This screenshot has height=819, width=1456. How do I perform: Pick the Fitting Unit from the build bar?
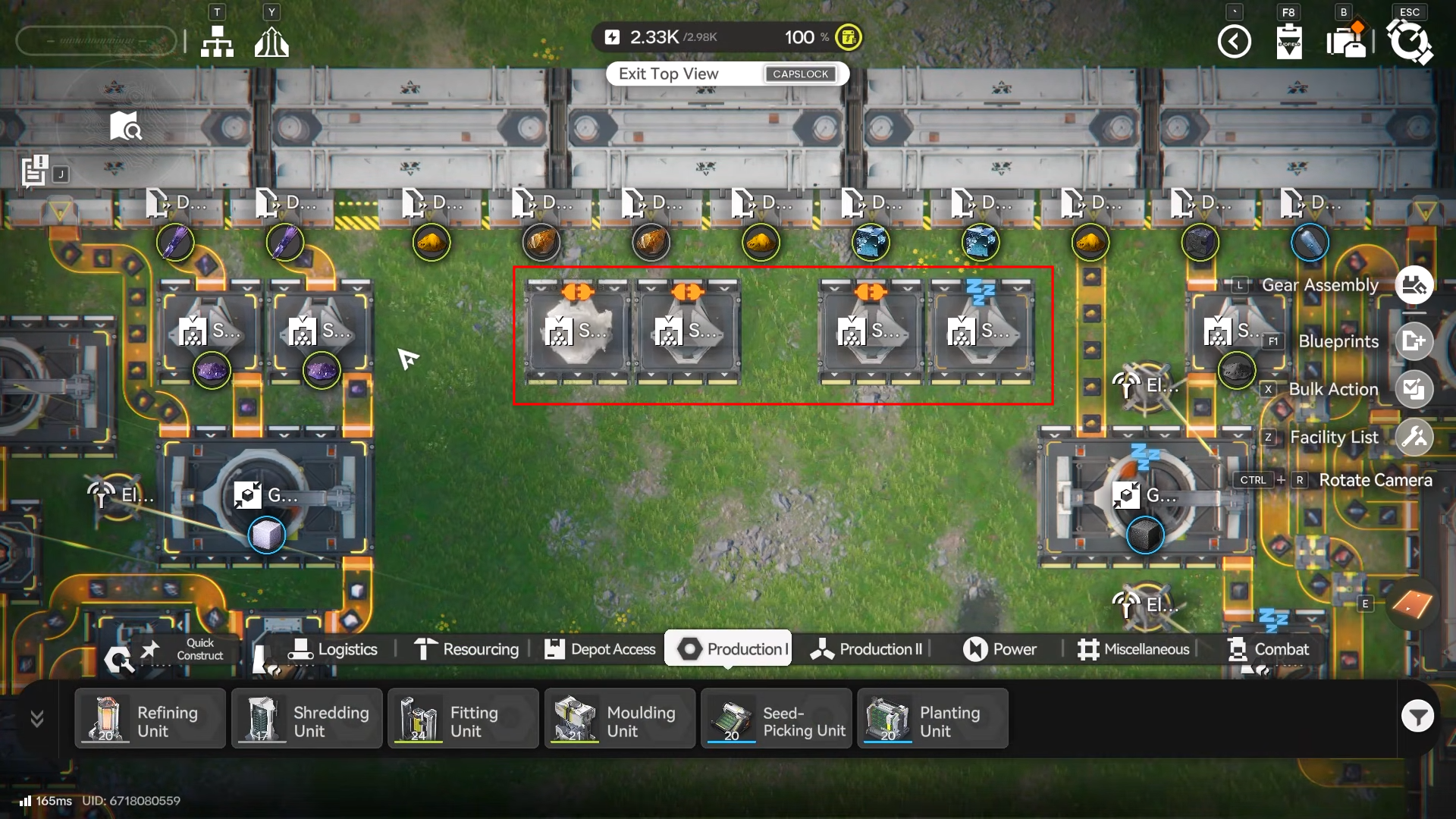[x=463, y=719]
